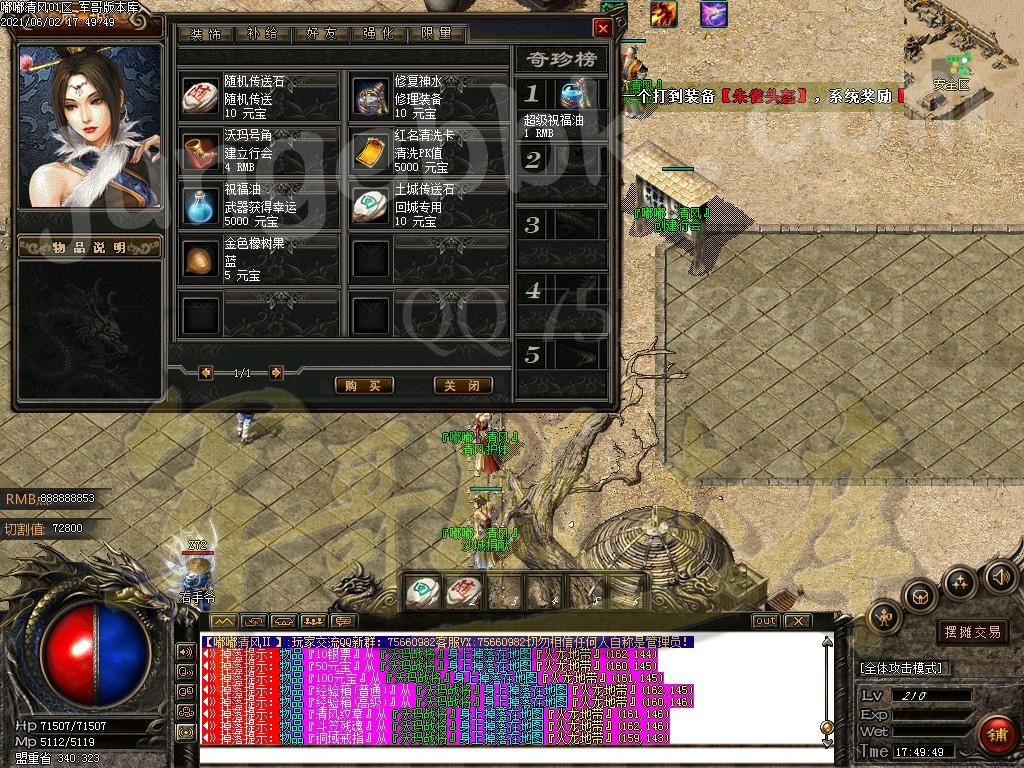Pick the 红名清洗卡 item
1024x768 pixels.
(x=371, y=150)
